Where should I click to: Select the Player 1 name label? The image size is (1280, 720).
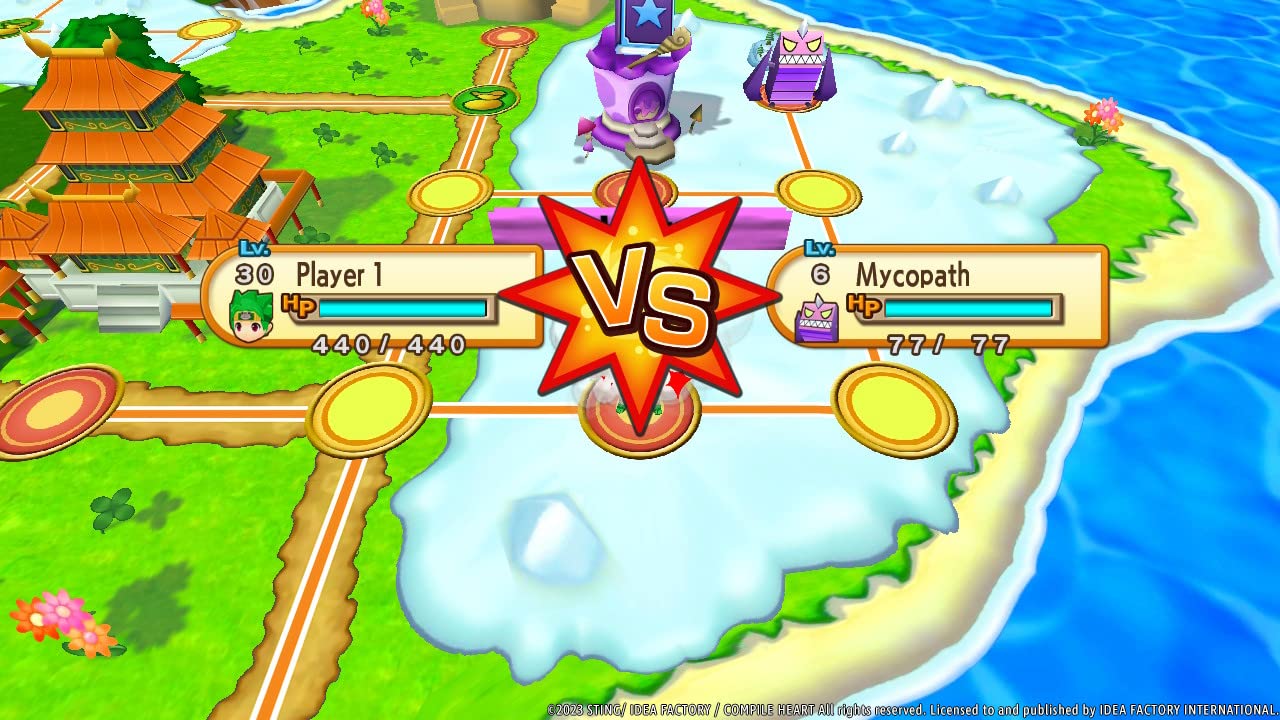pyautogui.click(x=340, y=274)
